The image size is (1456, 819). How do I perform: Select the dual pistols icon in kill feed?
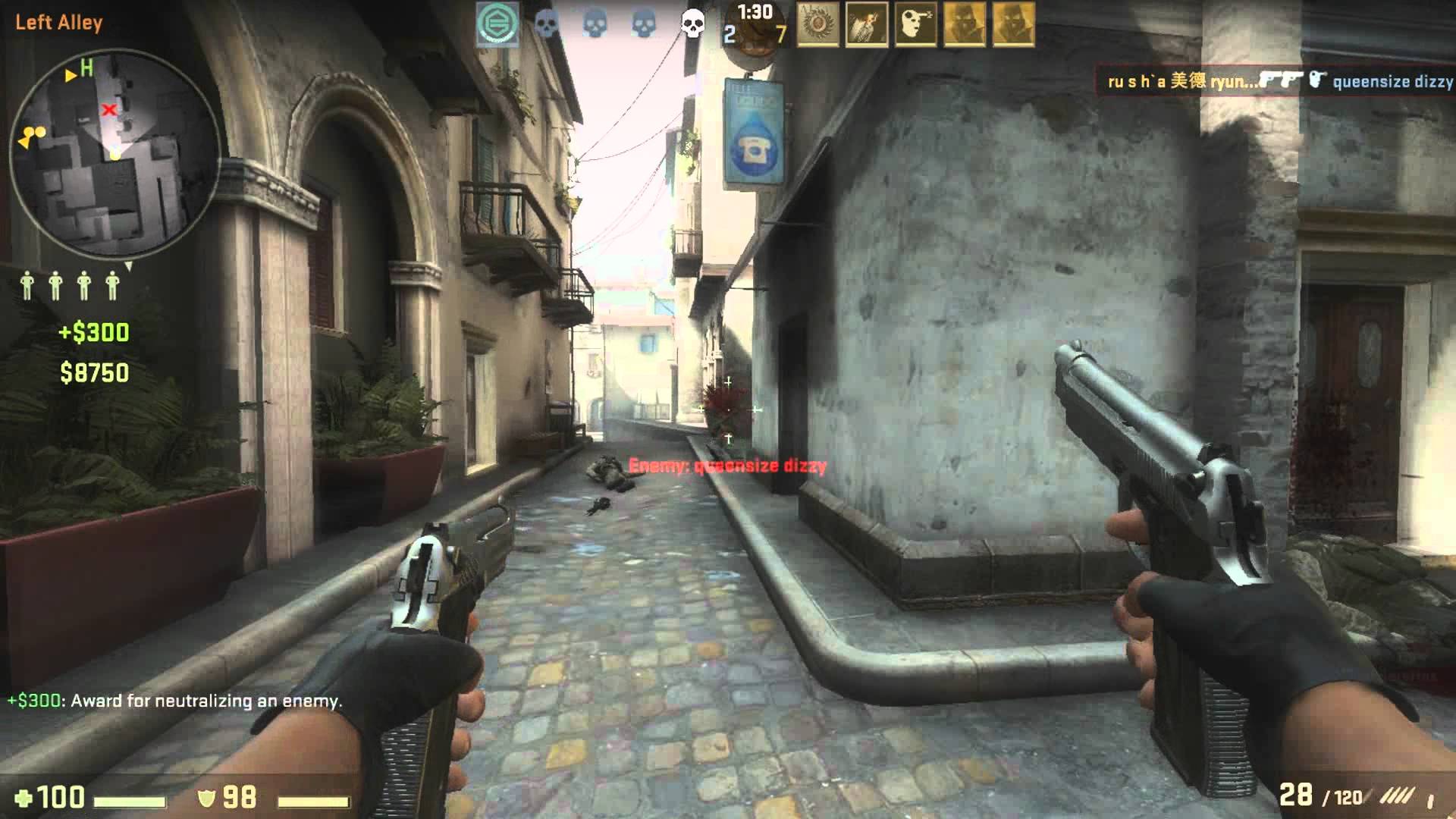[1282, 80]
